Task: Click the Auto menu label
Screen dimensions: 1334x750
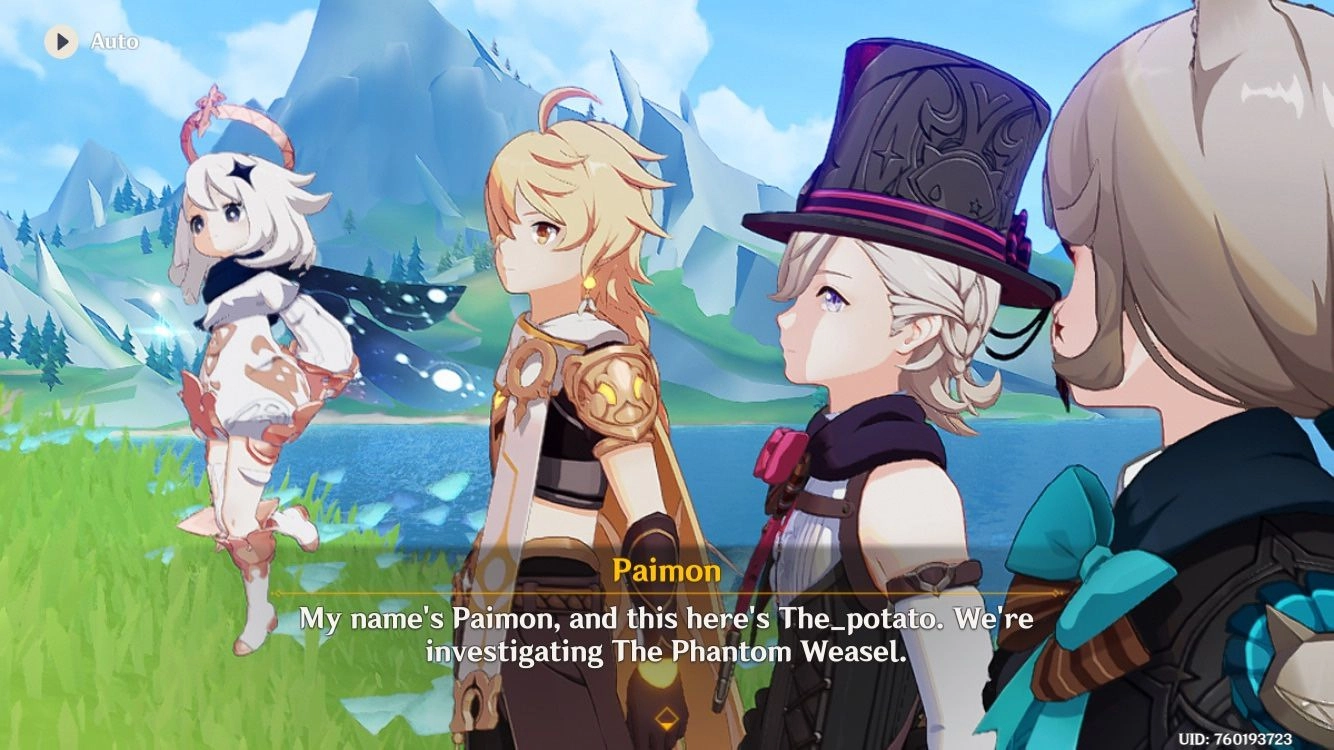Action: point(114,42)
